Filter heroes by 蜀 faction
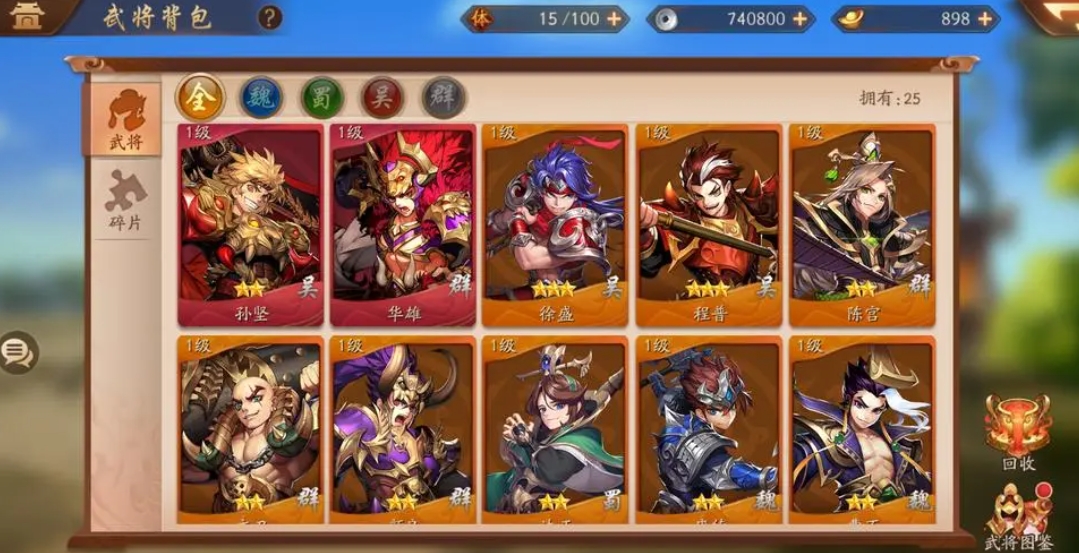The height and width of the screenshot is (553, 1079). point(322,97)
